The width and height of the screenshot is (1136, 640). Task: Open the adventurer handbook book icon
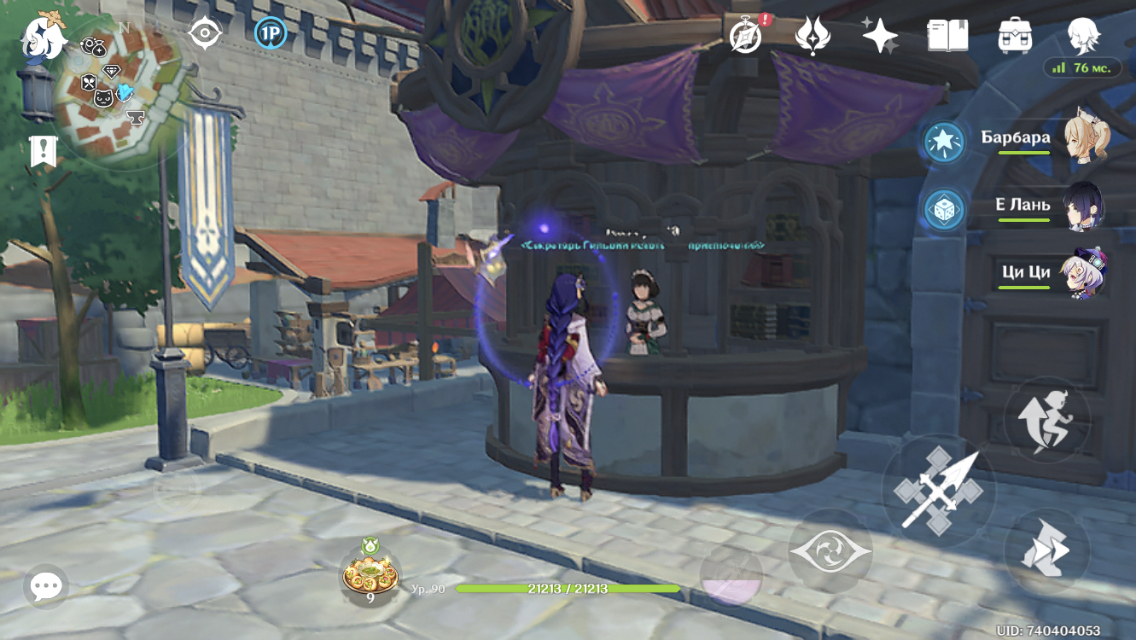947,36
